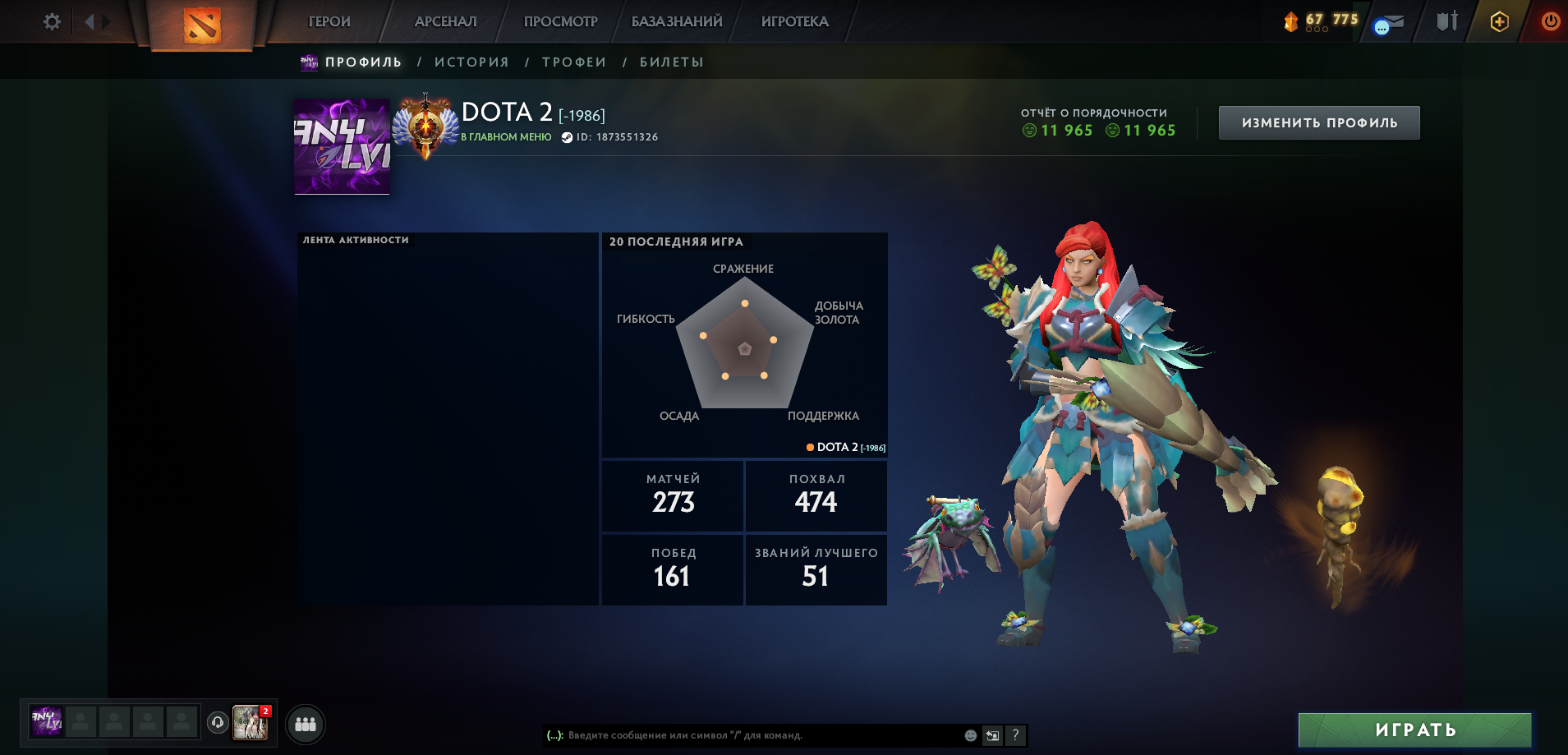This screenshot has height=755, width=1568.
Task: Toggle the Steam status icon next to ID
Action: point(565,137)
